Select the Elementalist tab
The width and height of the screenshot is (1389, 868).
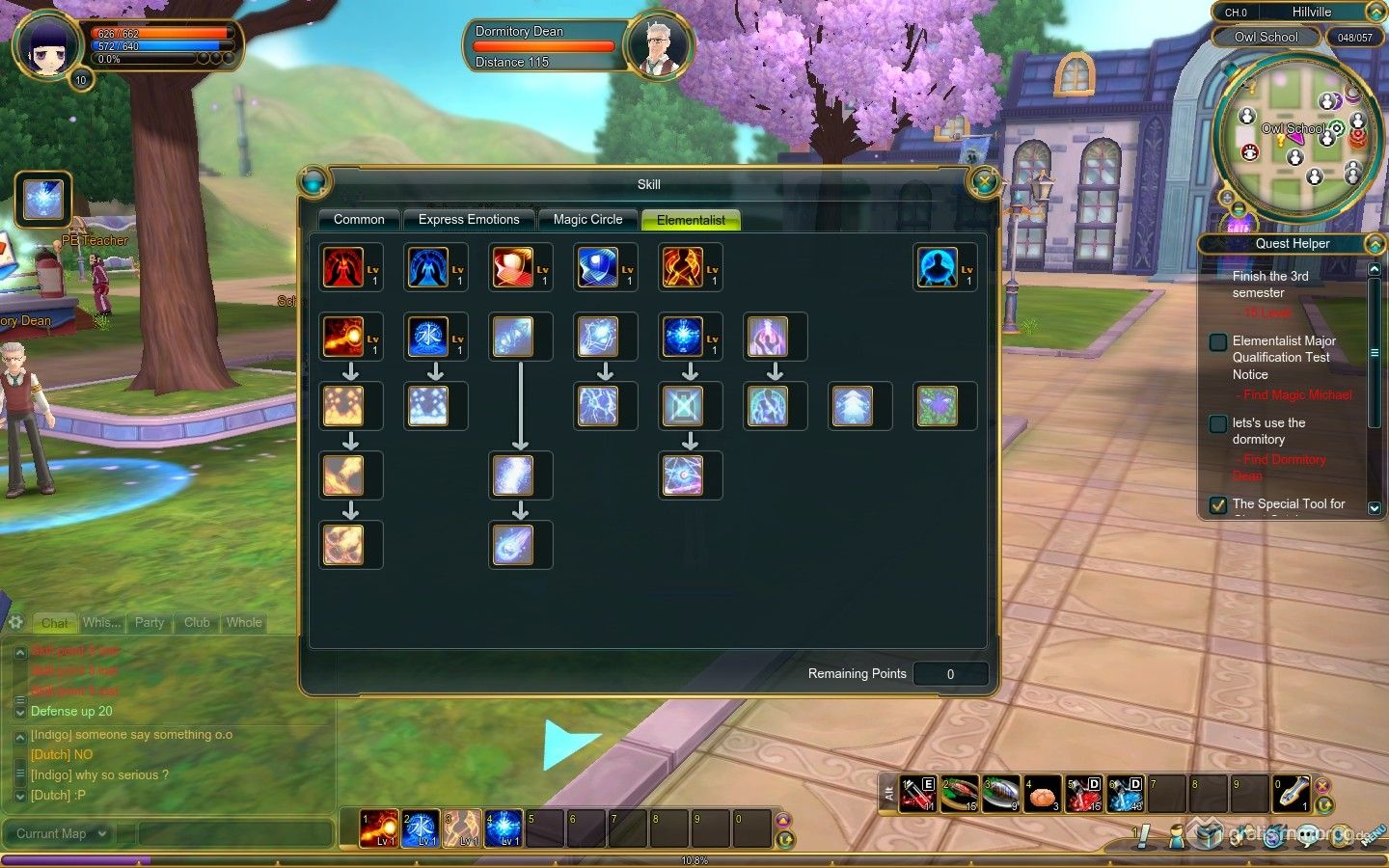691,220
